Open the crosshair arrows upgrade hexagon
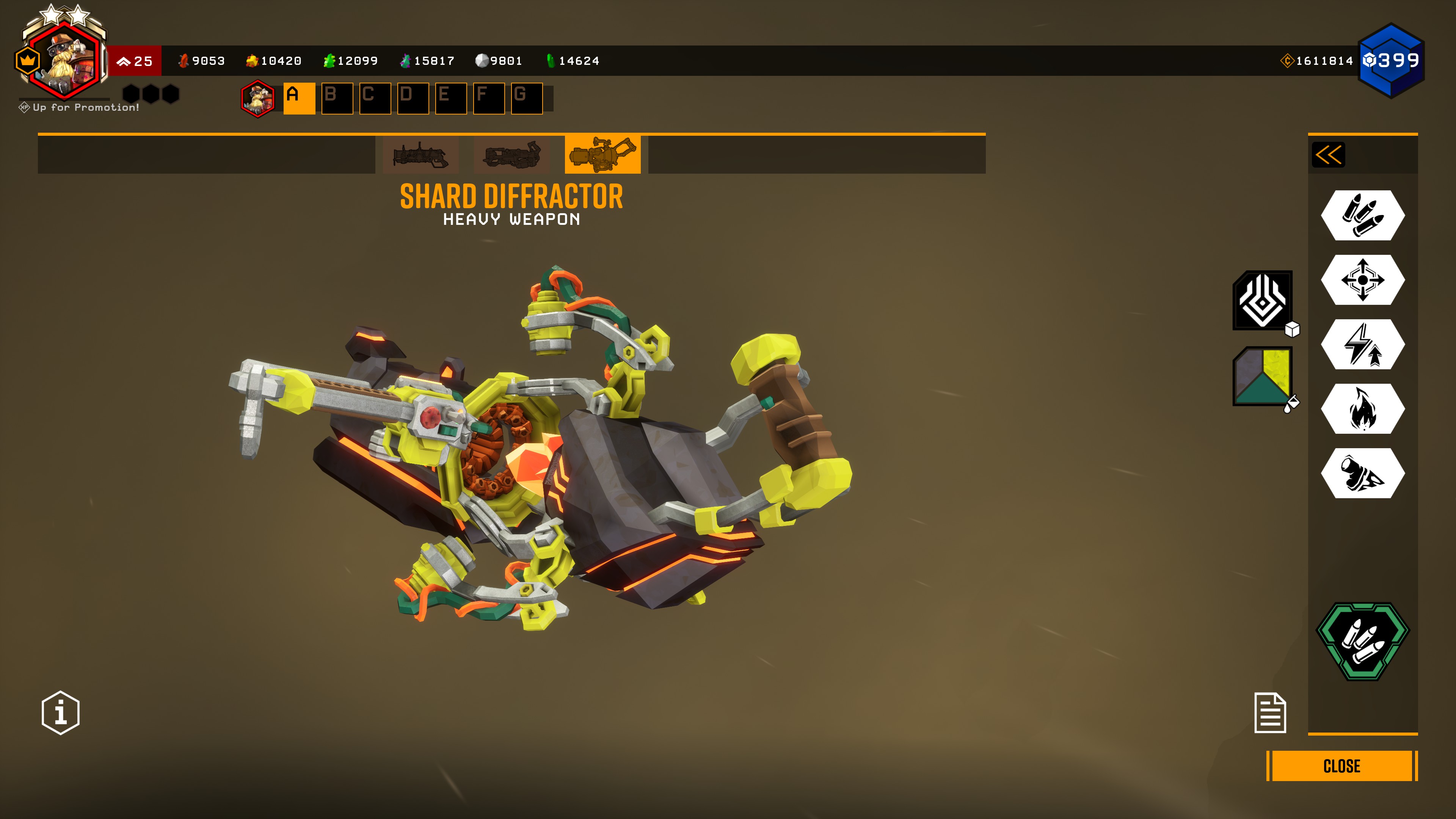This screenshot has height=819, width=1456. [x=1363, y=280]
